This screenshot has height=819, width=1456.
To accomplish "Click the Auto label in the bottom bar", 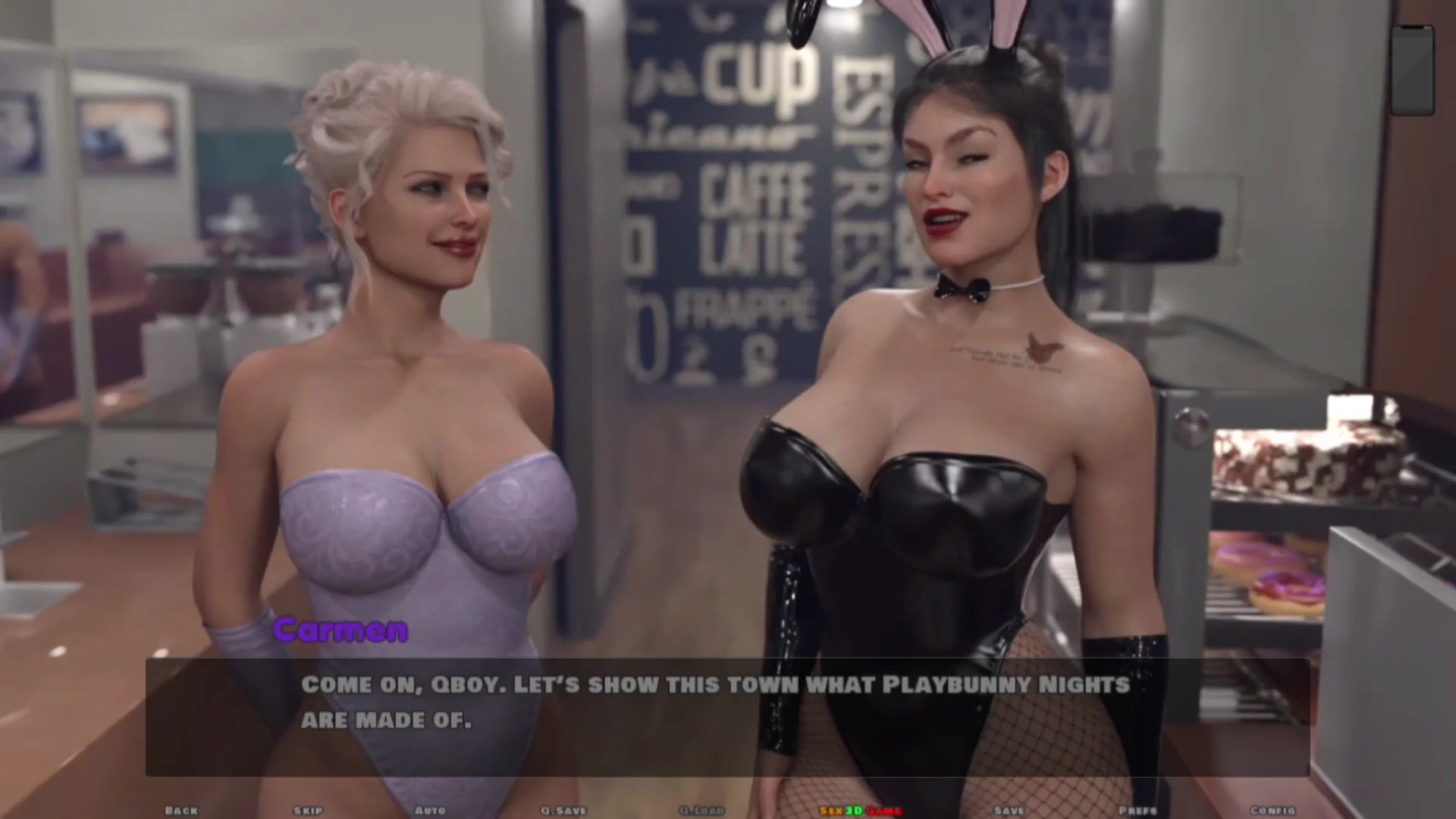I will (431, 810).
